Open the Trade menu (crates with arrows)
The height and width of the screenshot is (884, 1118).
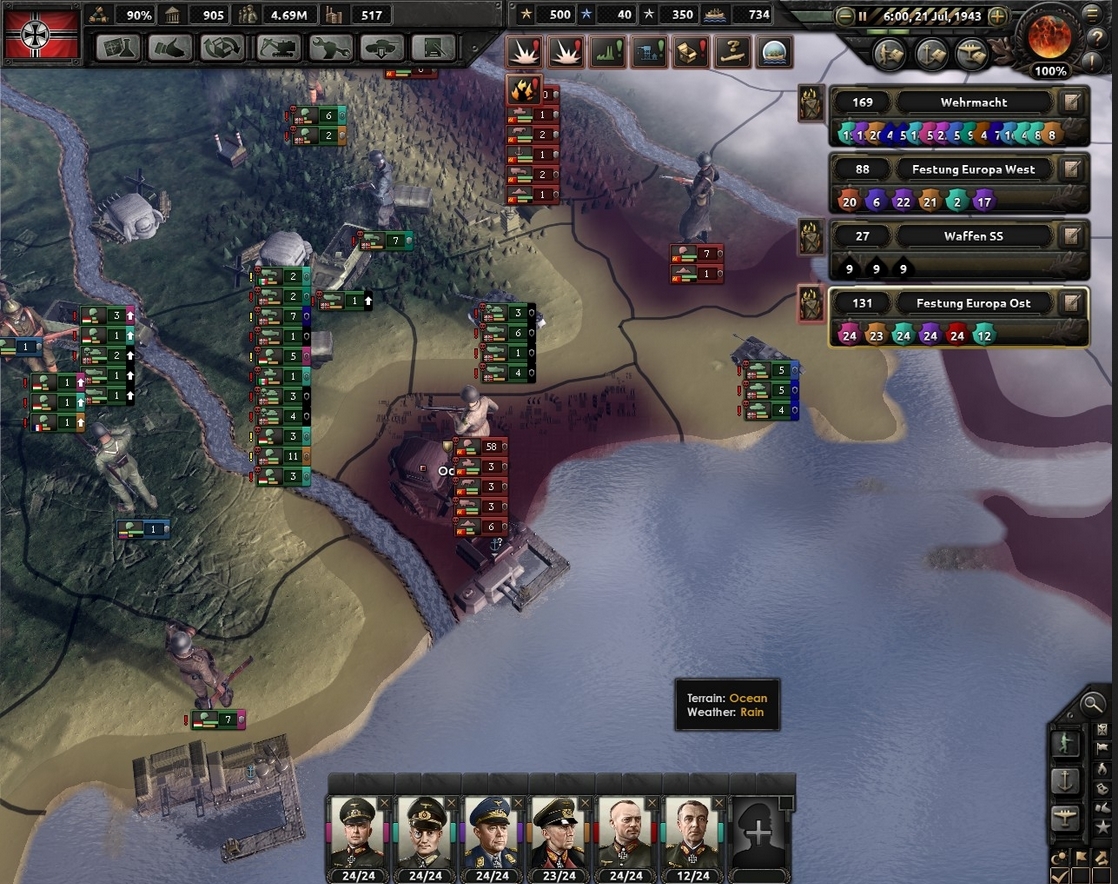224,47
